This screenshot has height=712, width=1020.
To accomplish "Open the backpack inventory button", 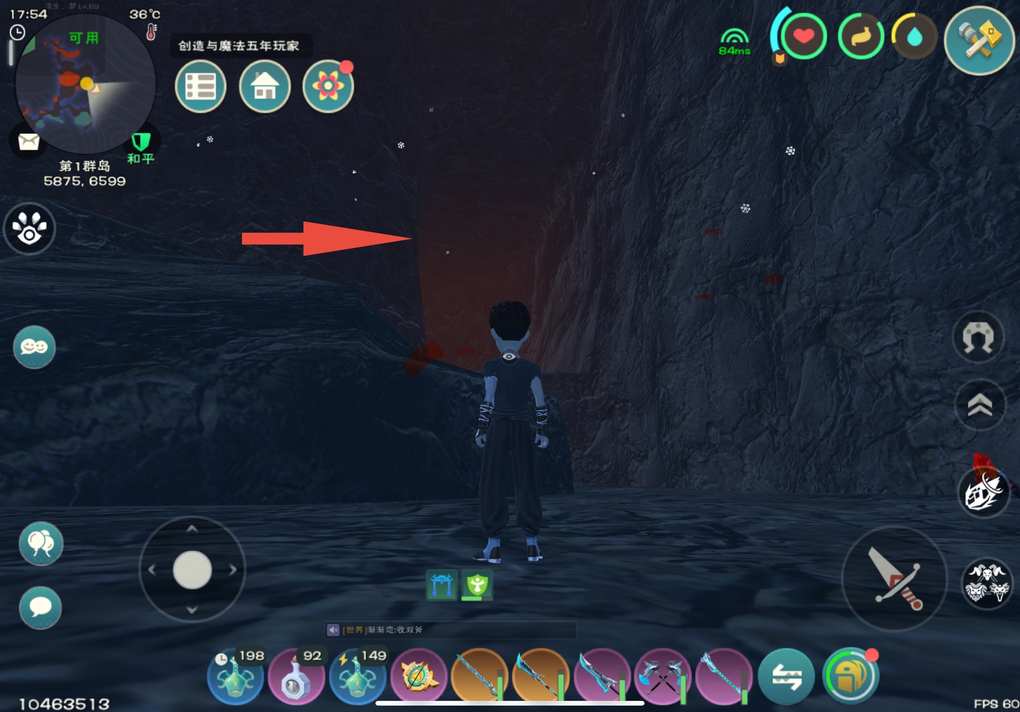I will coord(850,677).
